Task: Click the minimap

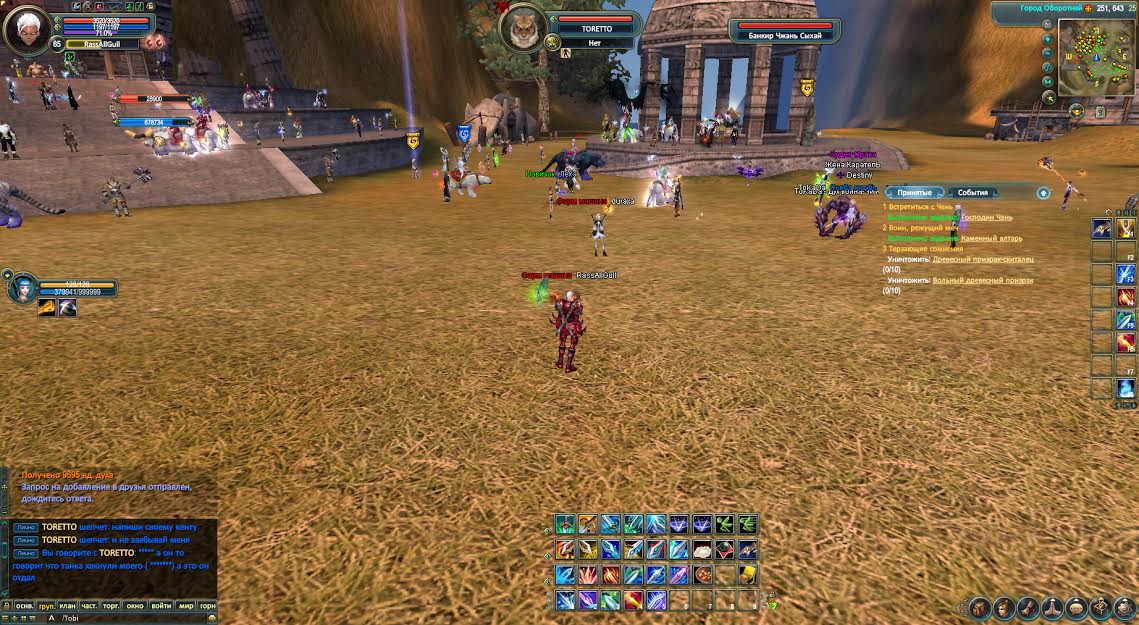Action: [x=1097, y=59]
